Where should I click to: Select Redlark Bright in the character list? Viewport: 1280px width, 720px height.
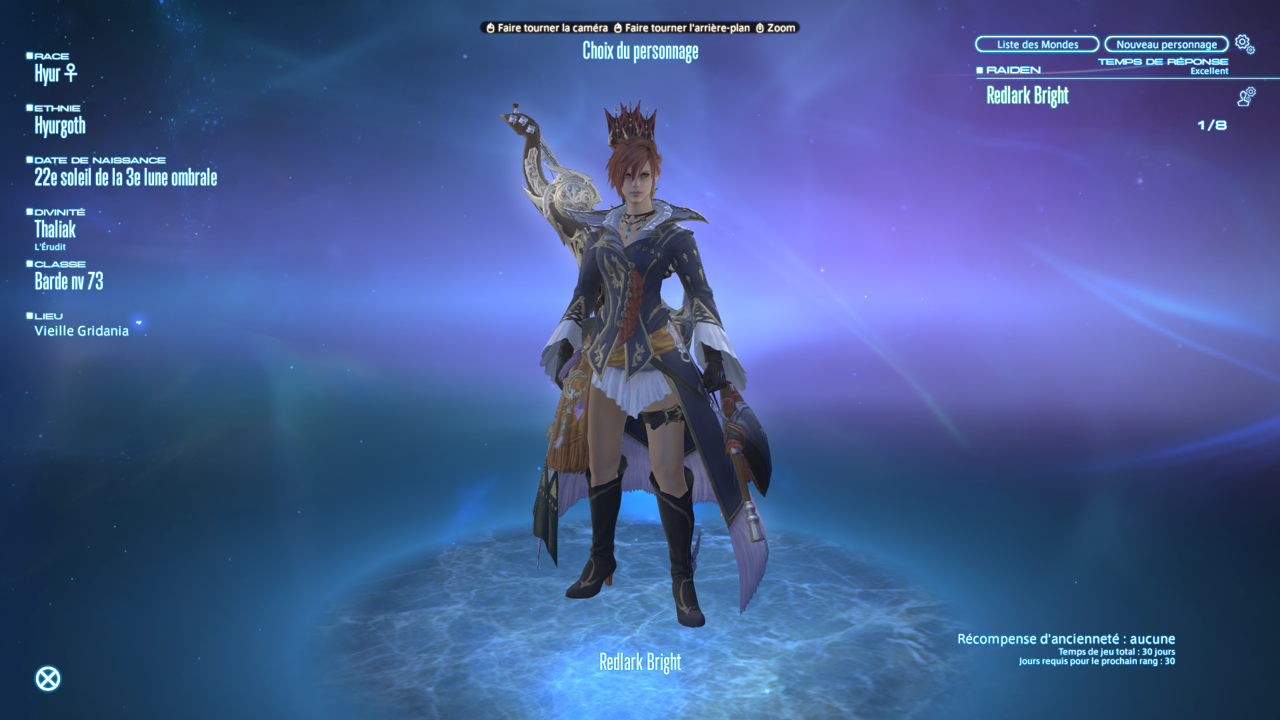[1028, 96]
